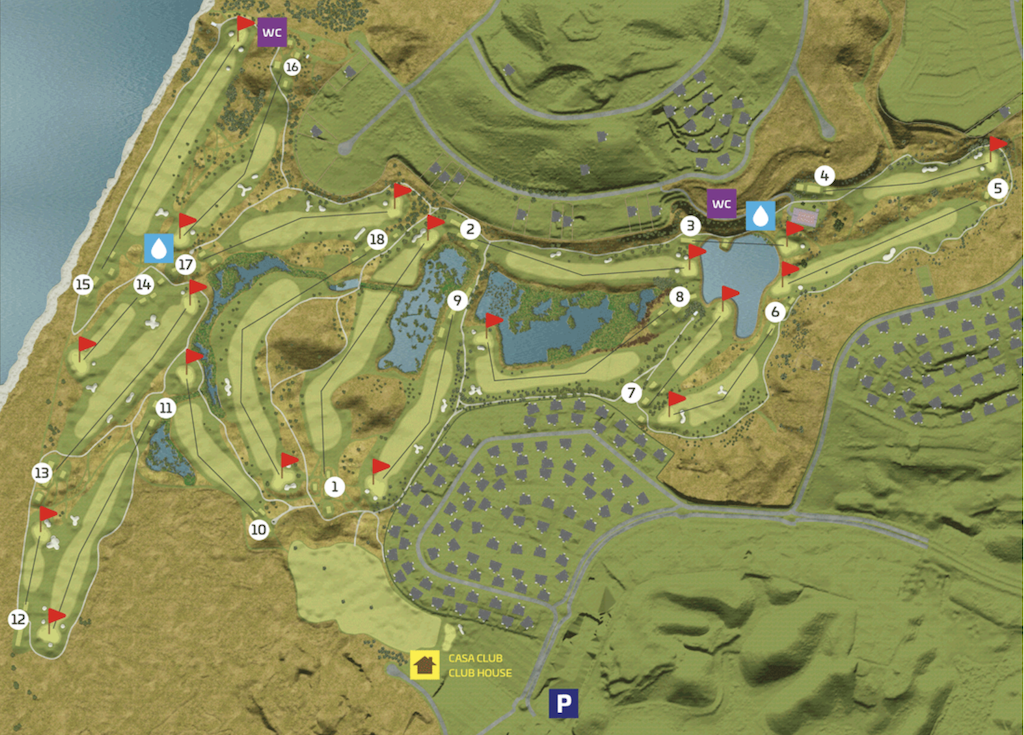Screen dimensions: 1024x735
Task: Click the hole 17 marker
Action: pos(184,265)
